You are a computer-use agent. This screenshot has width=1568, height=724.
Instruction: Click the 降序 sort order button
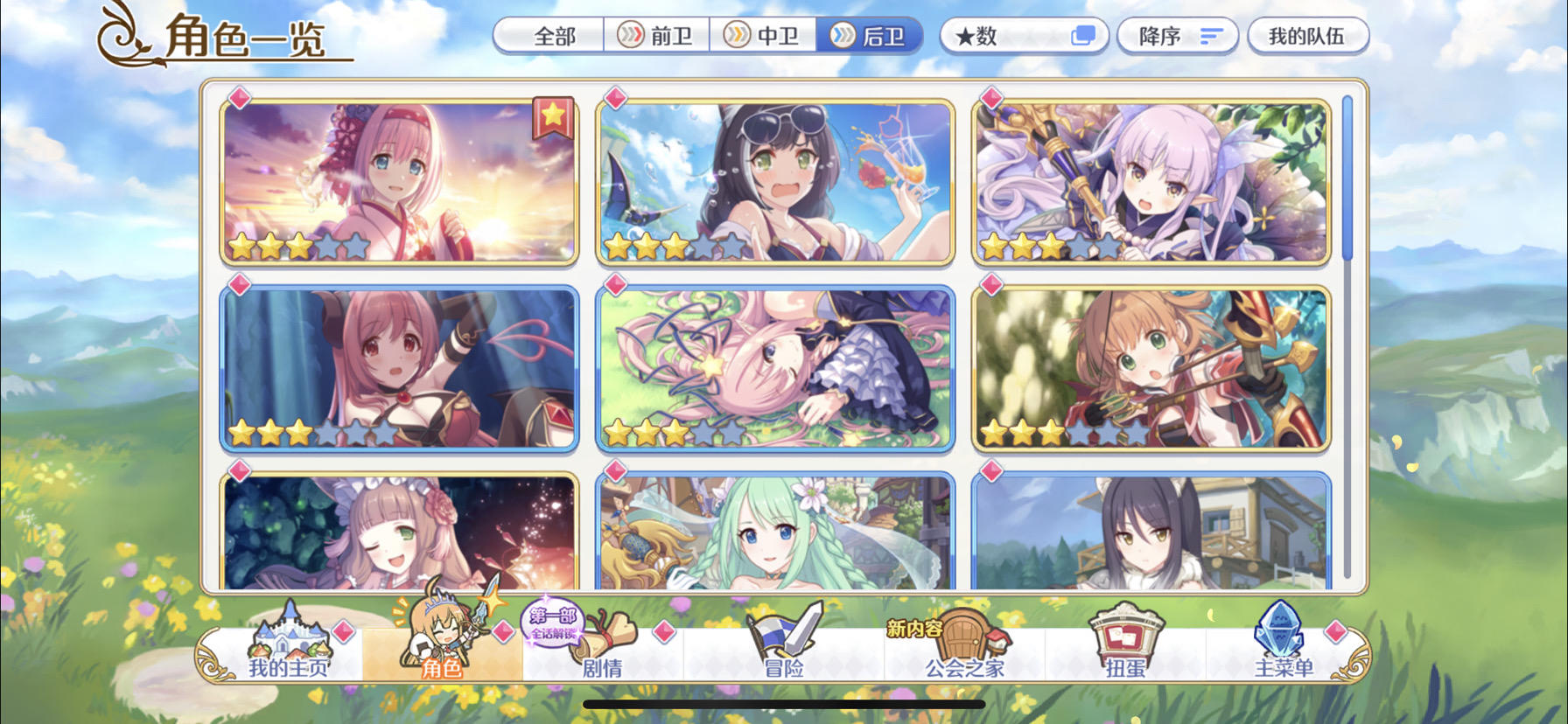click(x=1177, y=35)
